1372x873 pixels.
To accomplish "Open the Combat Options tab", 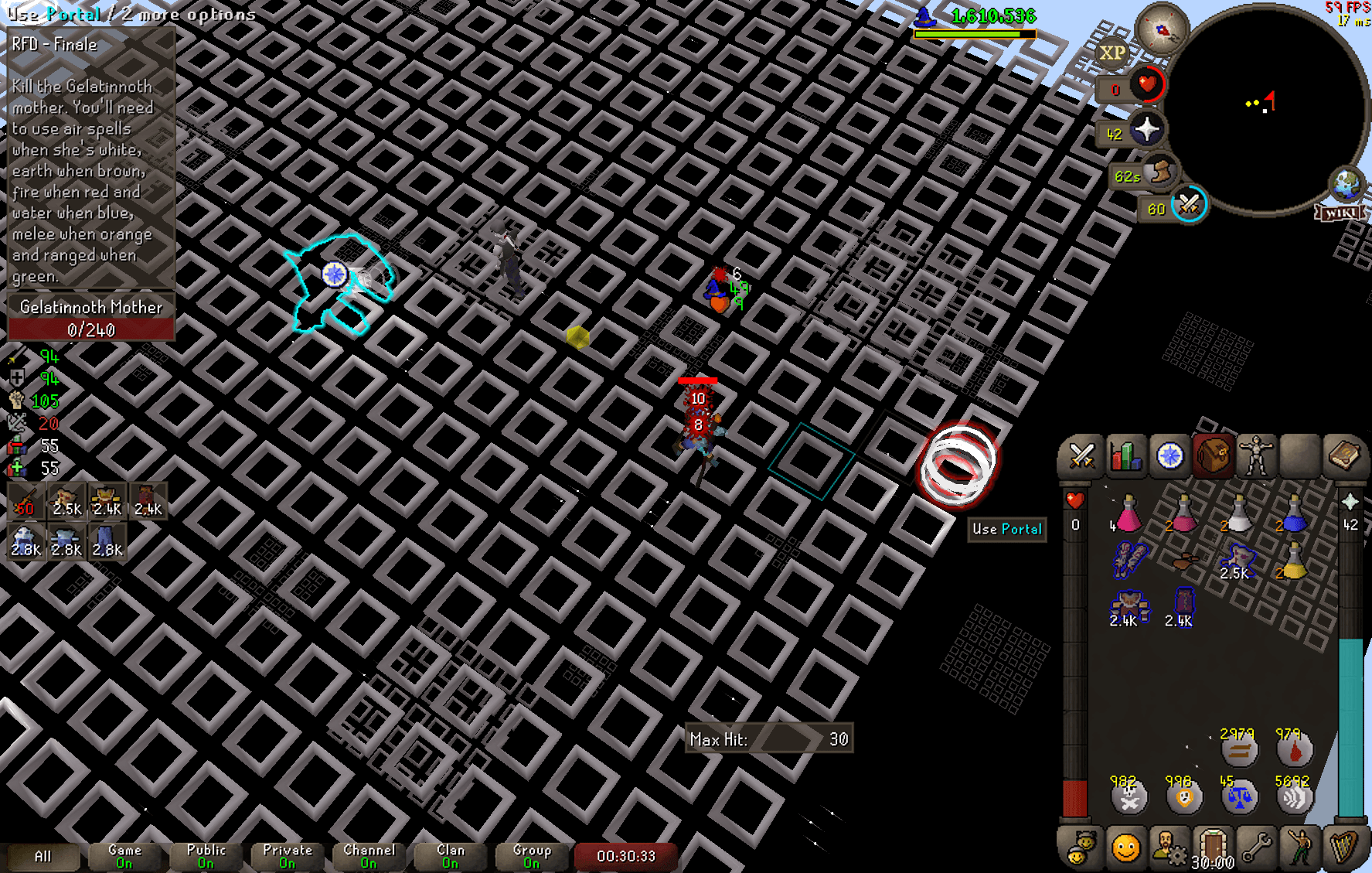I will 1084,456.
